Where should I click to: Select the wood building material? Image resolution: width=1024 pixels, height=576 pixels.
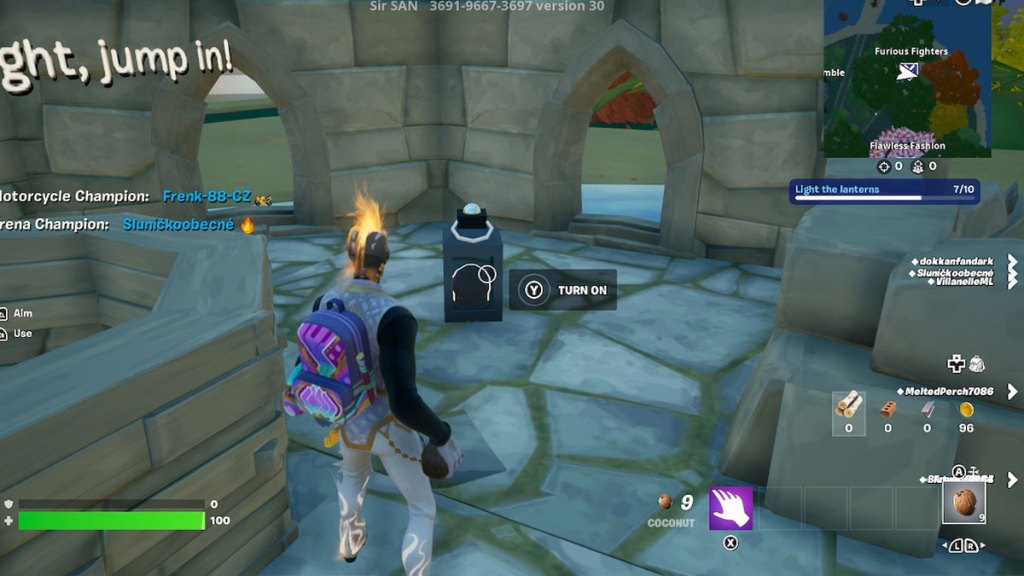click(849, 404)
